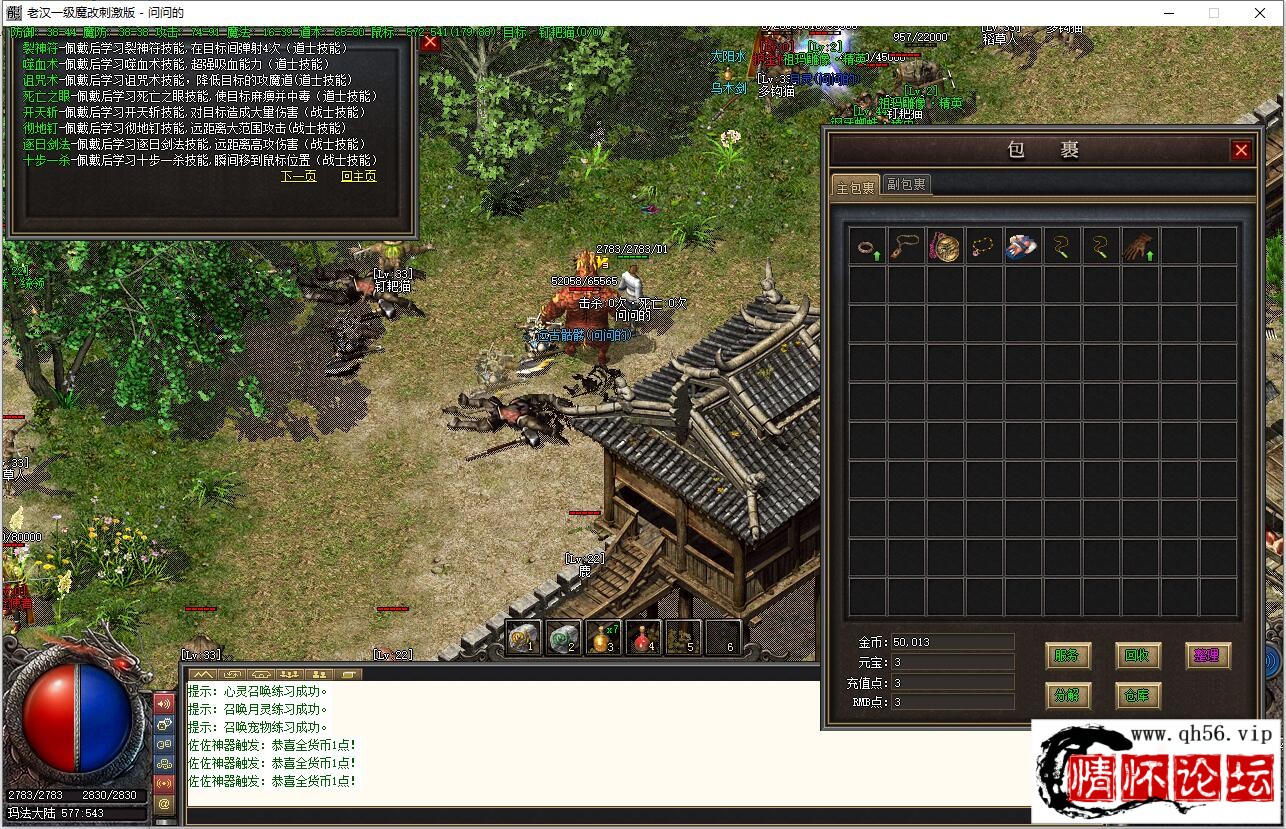Select the 主包裹 tab
Image resolution: width=1286 pixels, height=829 pixels.
click(855, 186)
